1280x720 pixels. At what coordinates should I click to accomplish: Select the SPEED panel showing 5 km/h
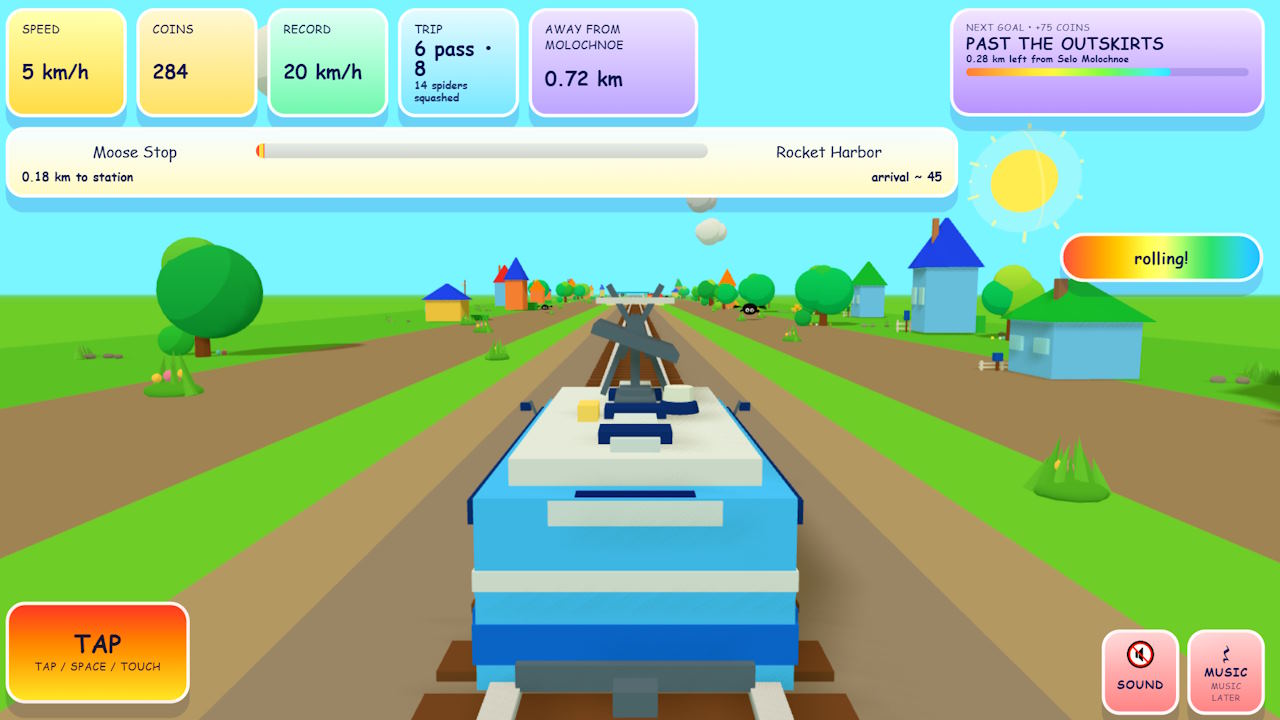(66, 62)
